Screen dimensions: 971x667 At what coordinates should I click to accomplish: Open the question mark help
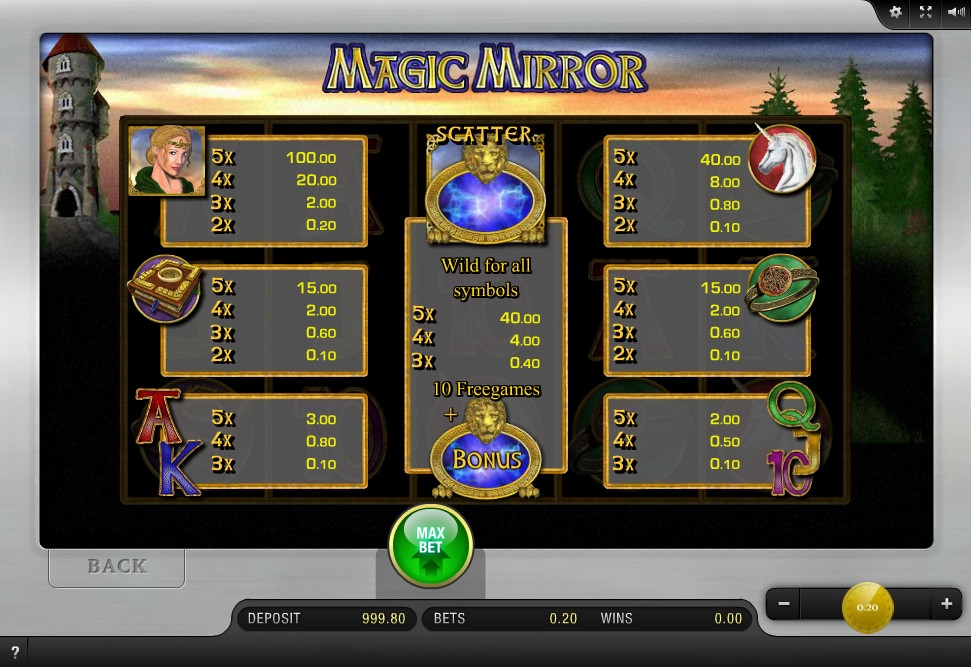click(x=15, y=652)
